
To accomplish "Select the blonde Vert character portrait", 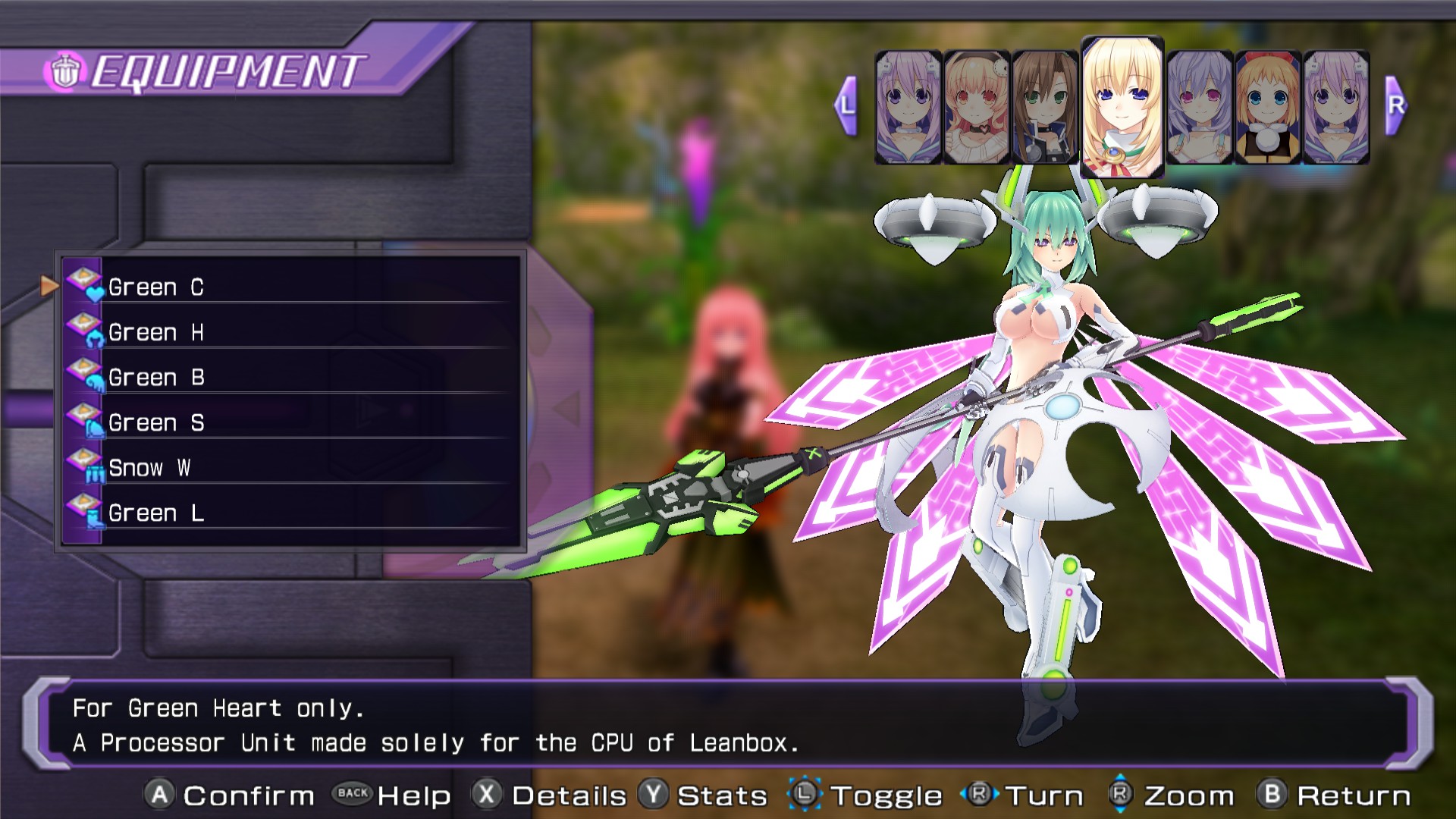I will 1122,106.
